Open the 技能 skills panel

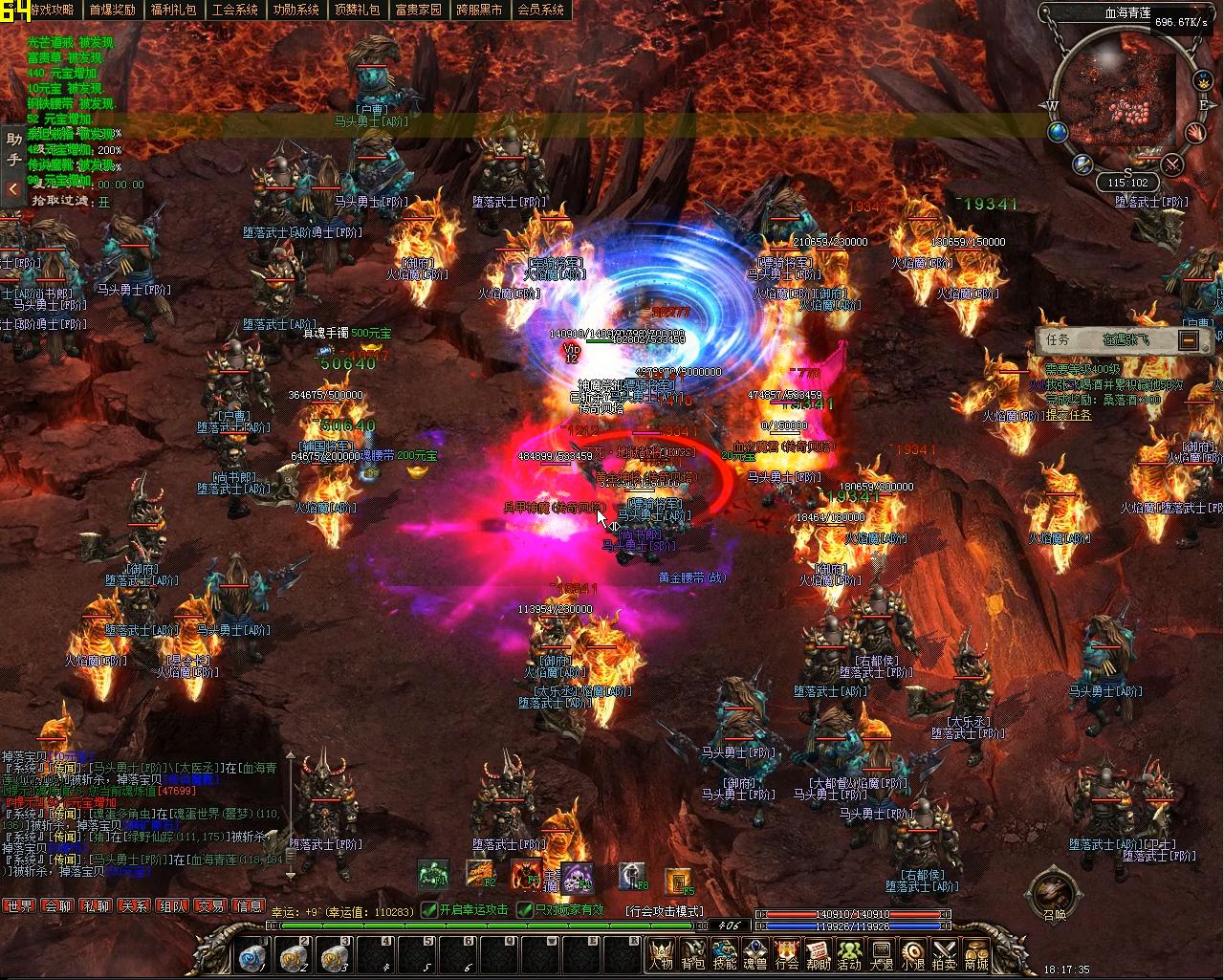point(725,954)
